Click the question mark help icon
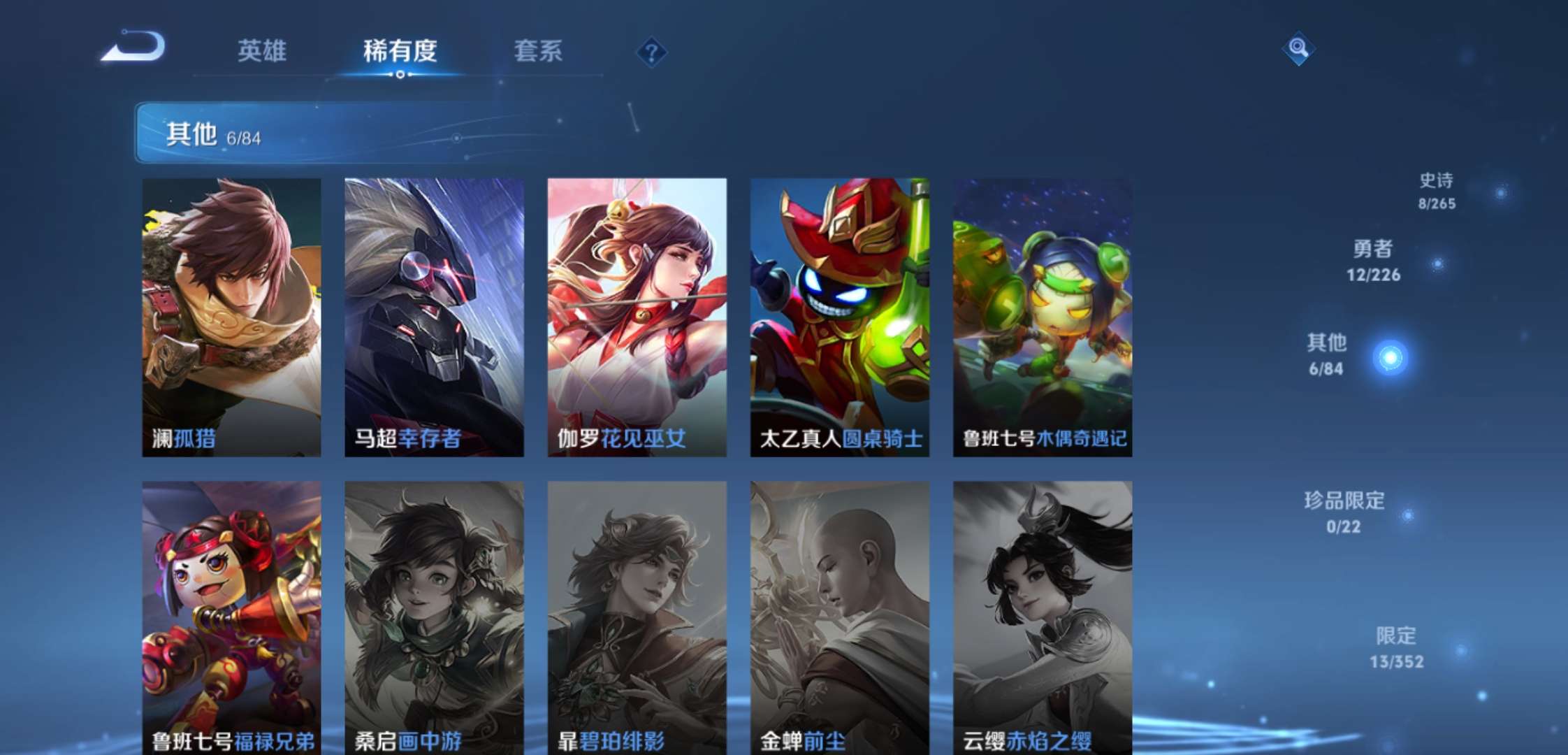Image resolution: width=1568 pixels, height=755 pixels. [651, 52]
